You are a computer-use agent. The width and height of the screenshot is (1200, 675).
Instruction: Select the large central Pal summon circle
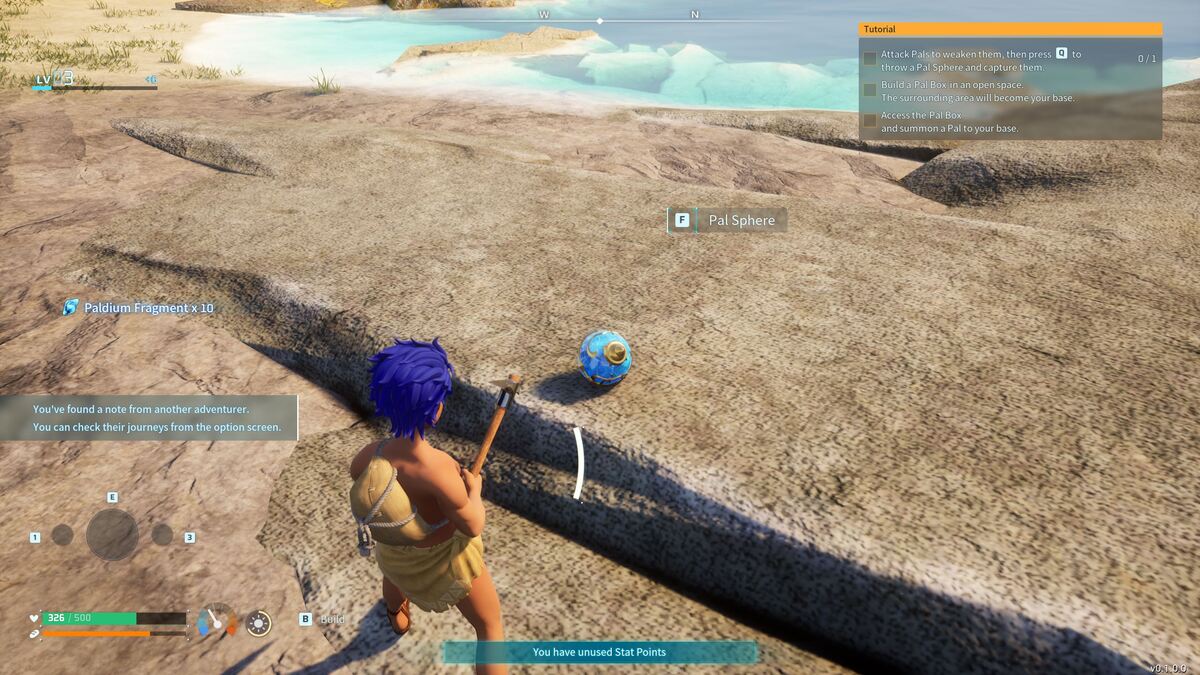(112, 534)
